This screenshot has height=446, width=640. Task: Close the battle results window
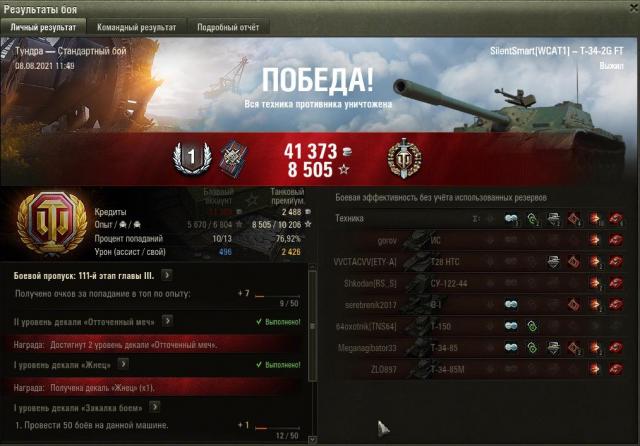point(626,8)
